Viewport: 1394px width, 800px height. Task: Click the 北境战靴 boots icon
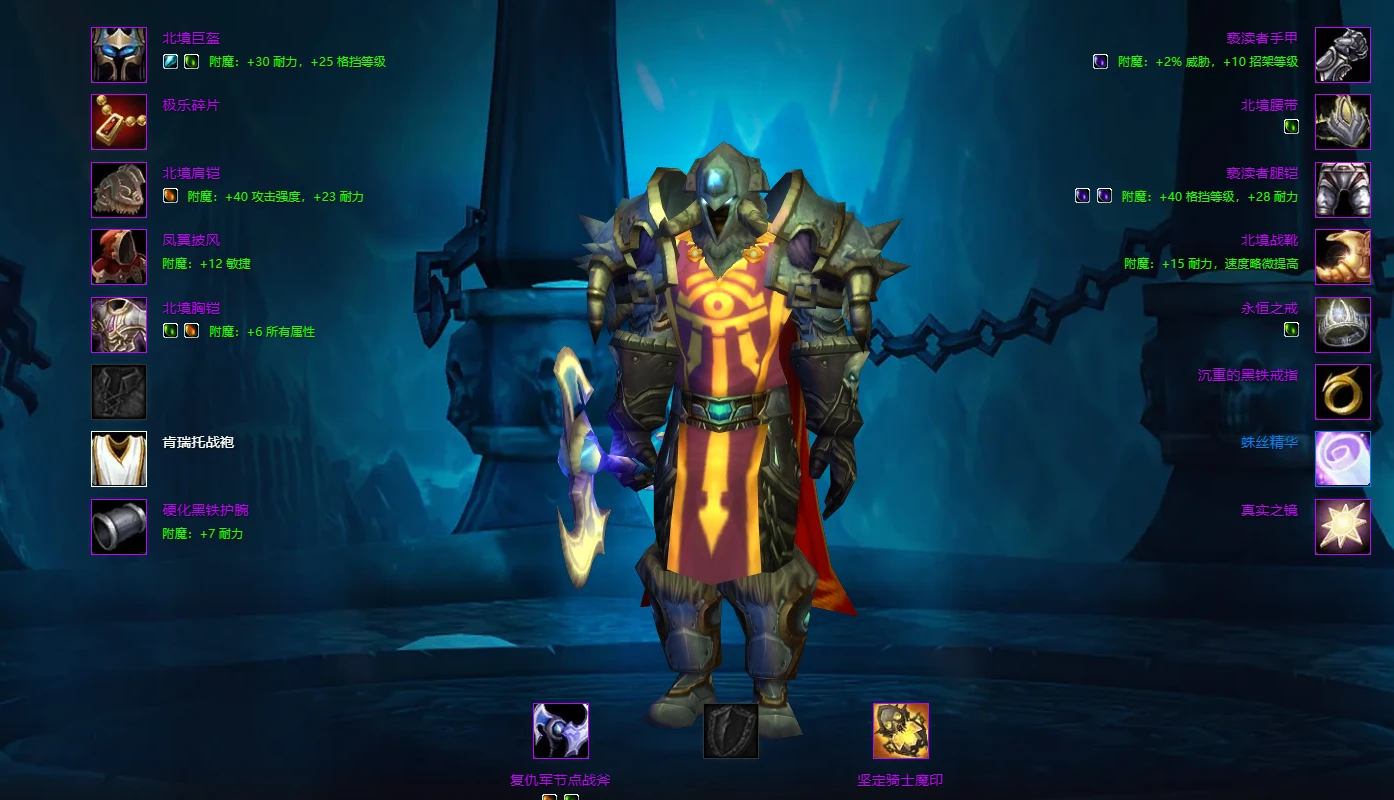(x=1342, y=257)
